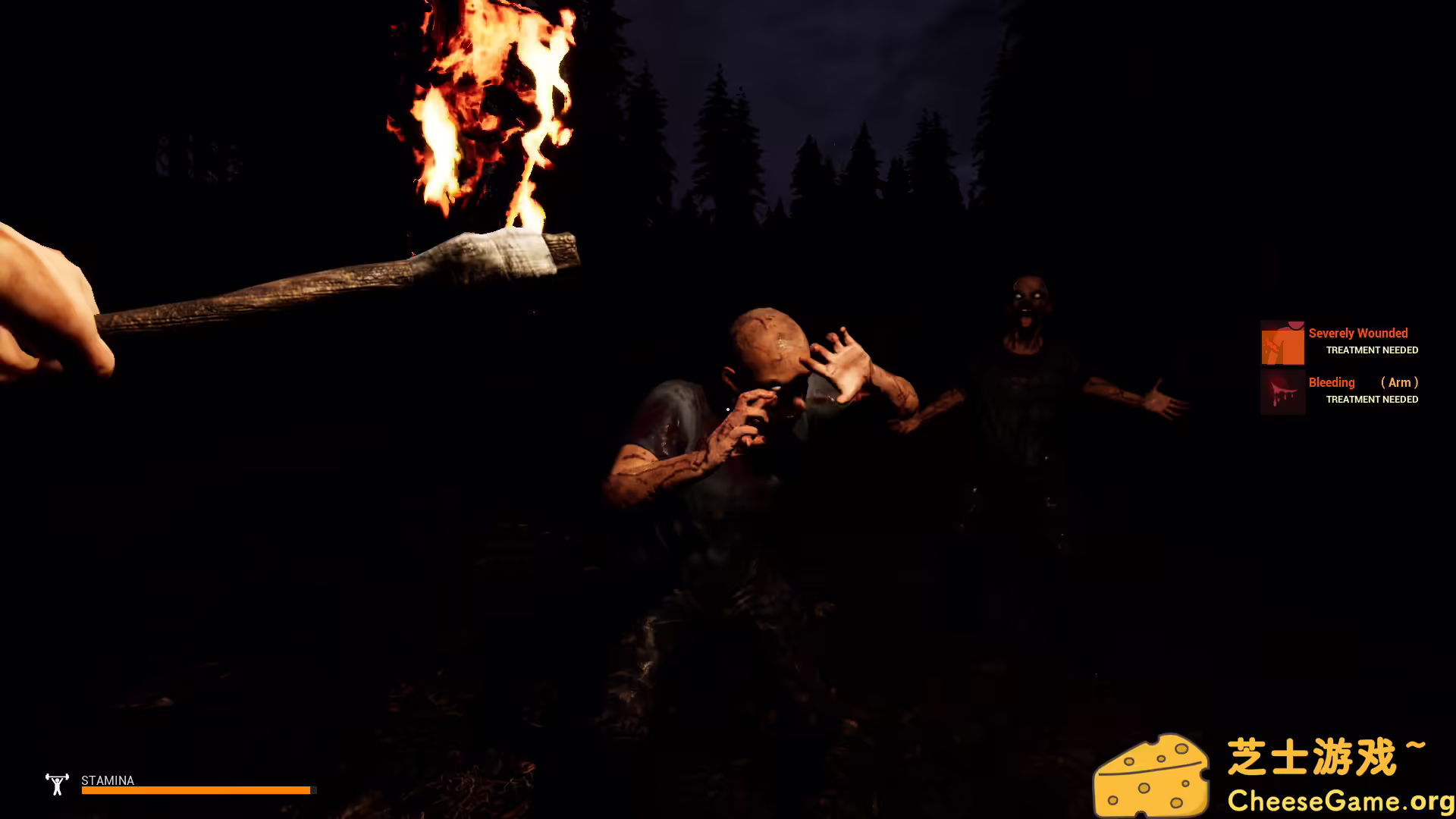Image resolution: width=1456 pixels, height=819 pixels.
Task: Select the Severely Wounded status entry
Action: point(1357,333)
